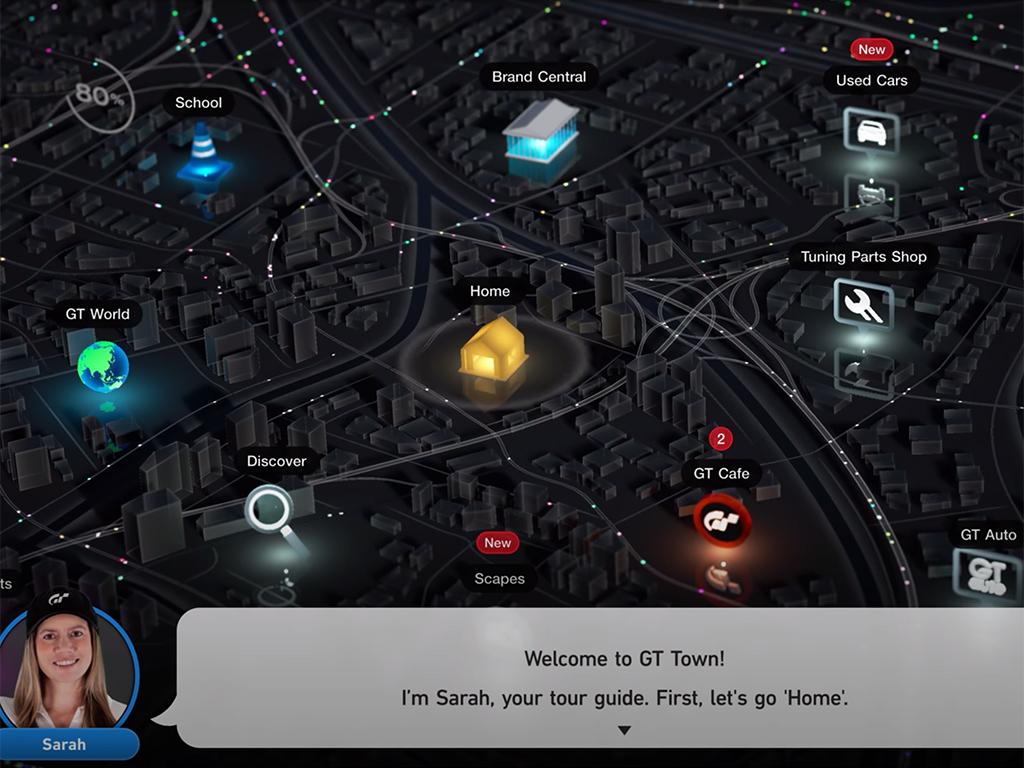The width and height of the screenshot is (1024, 768).
Task: Advance the dialogue with the down arrow
Action: pyautogui.click(x=624, y=731)
